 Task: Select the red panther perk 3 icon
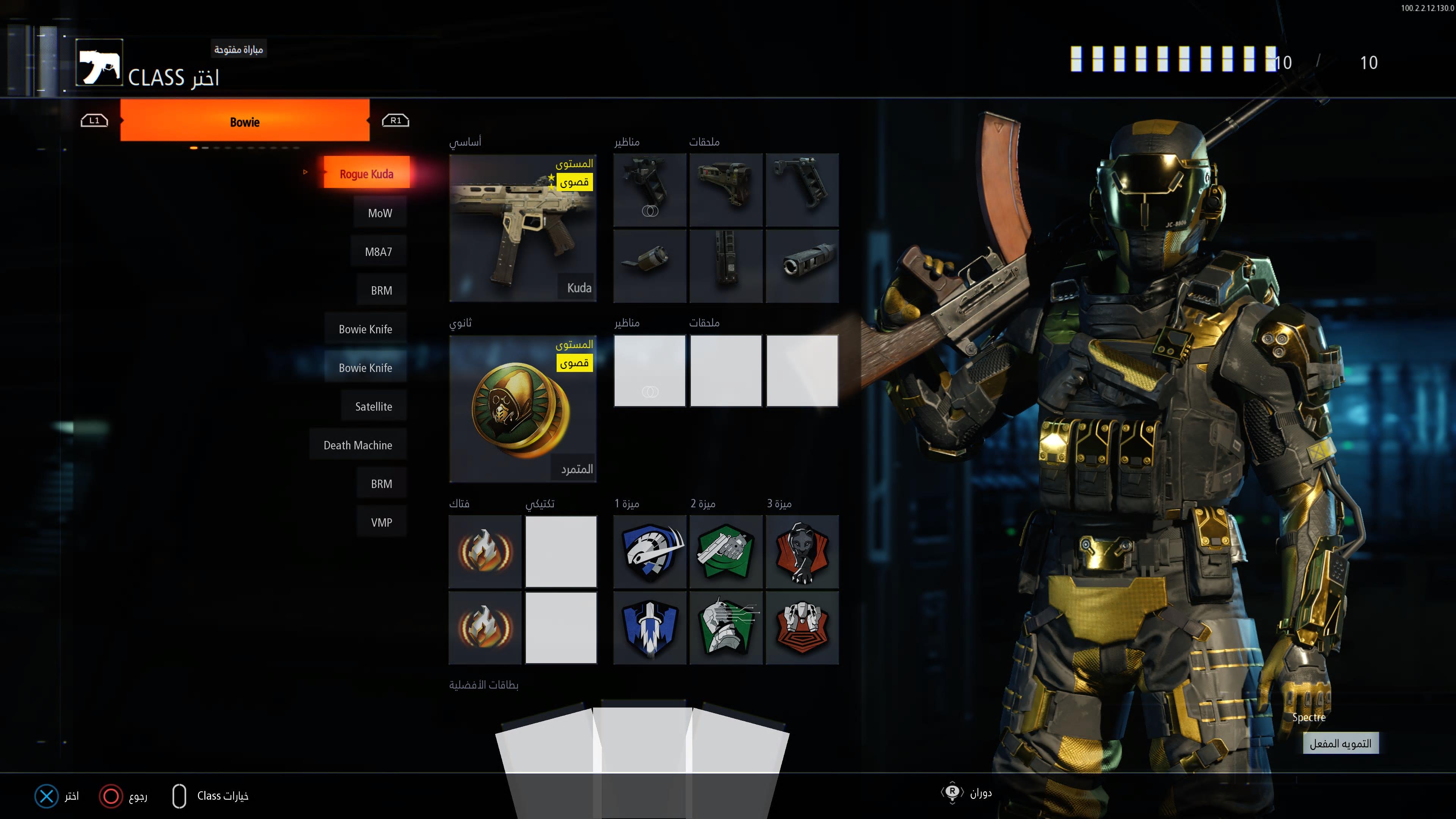802,552
